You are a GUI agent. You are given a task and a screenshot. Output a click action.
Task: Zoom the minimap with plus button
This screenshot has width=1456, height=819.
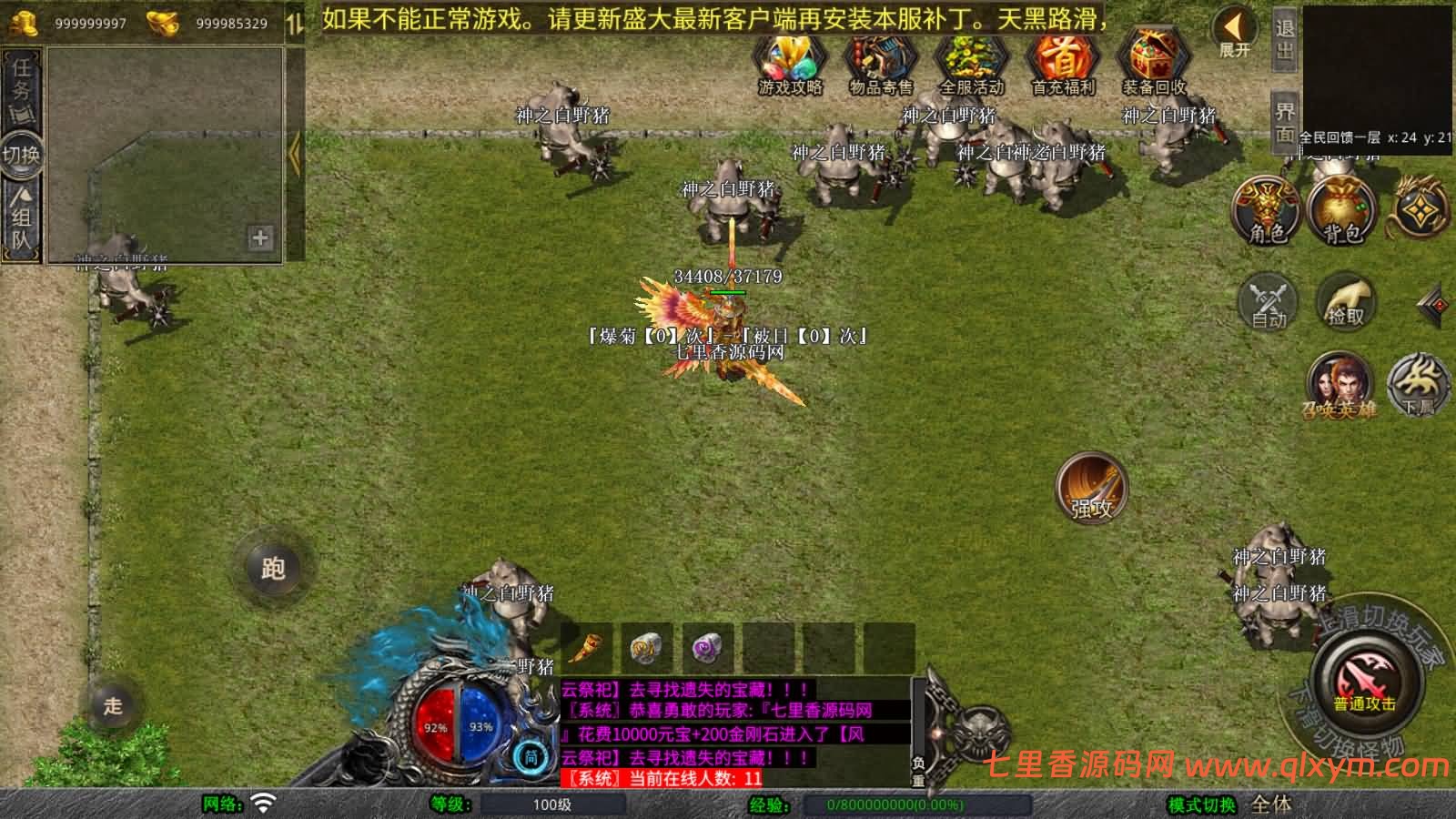260,239
